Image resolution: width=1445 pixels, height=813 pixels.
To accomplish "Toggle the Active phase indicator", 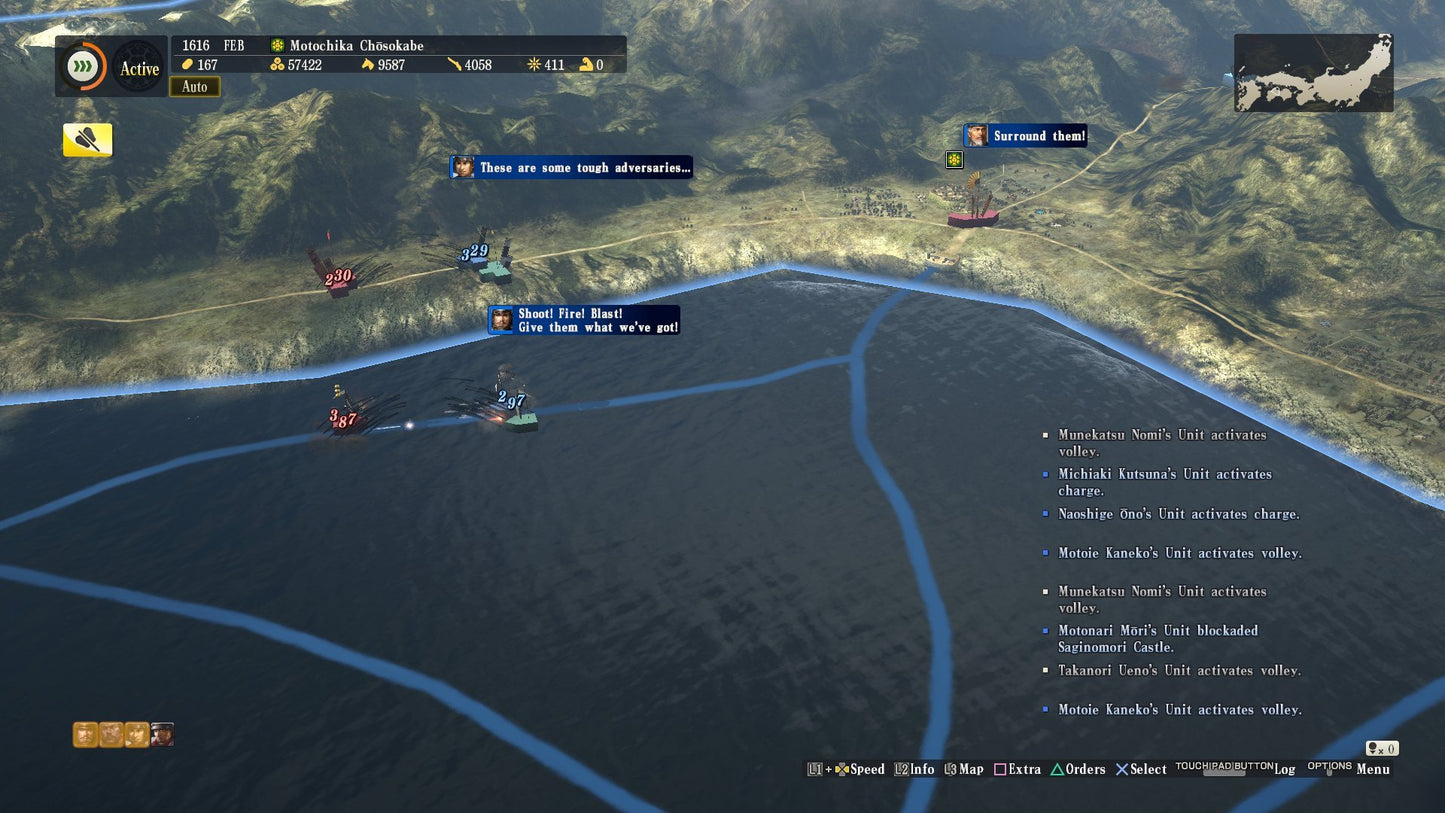I will (x=139, y=69).
